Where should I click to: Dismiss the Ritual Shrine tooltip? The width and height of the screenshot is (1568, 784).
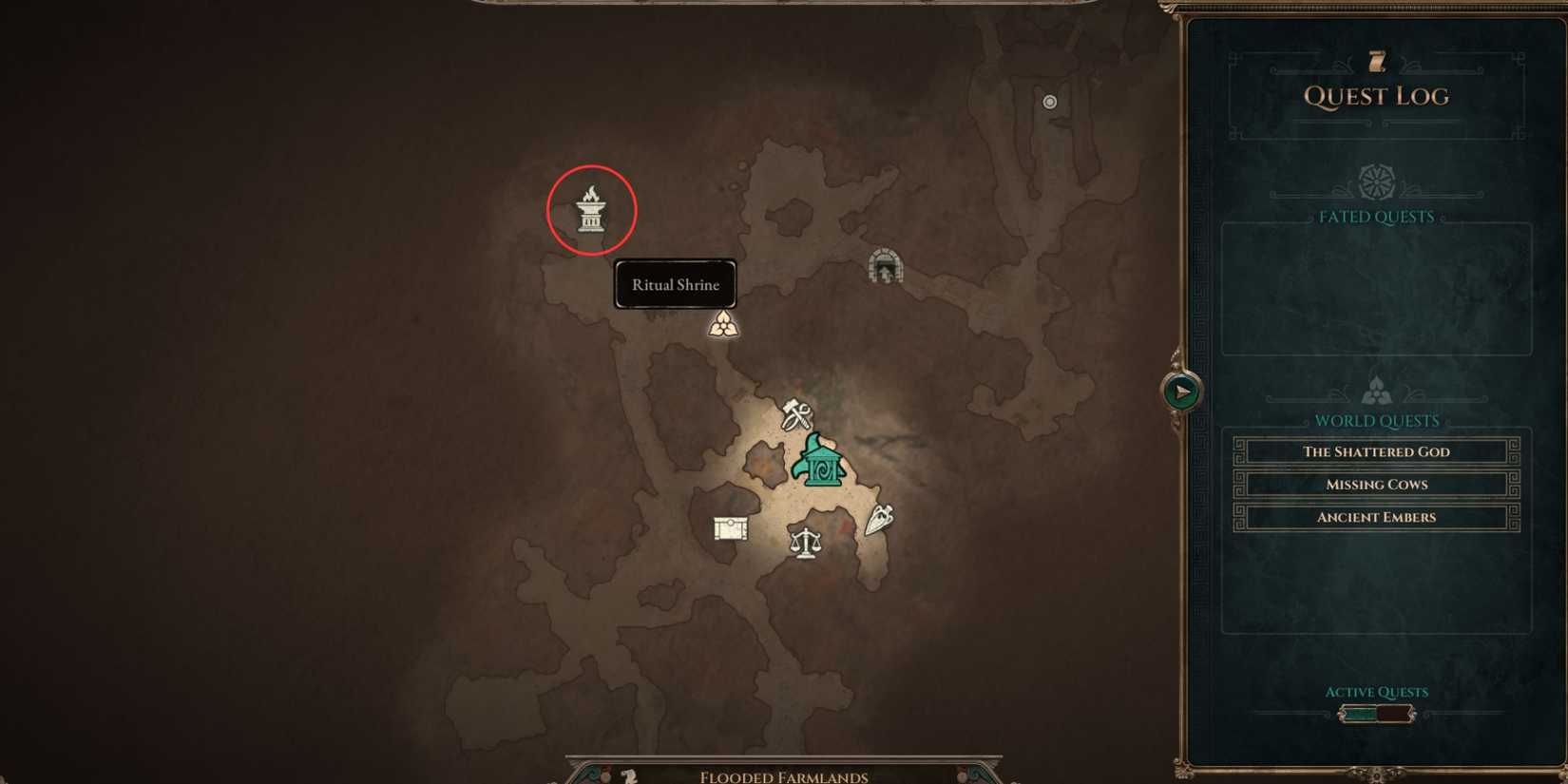(675, 284)
